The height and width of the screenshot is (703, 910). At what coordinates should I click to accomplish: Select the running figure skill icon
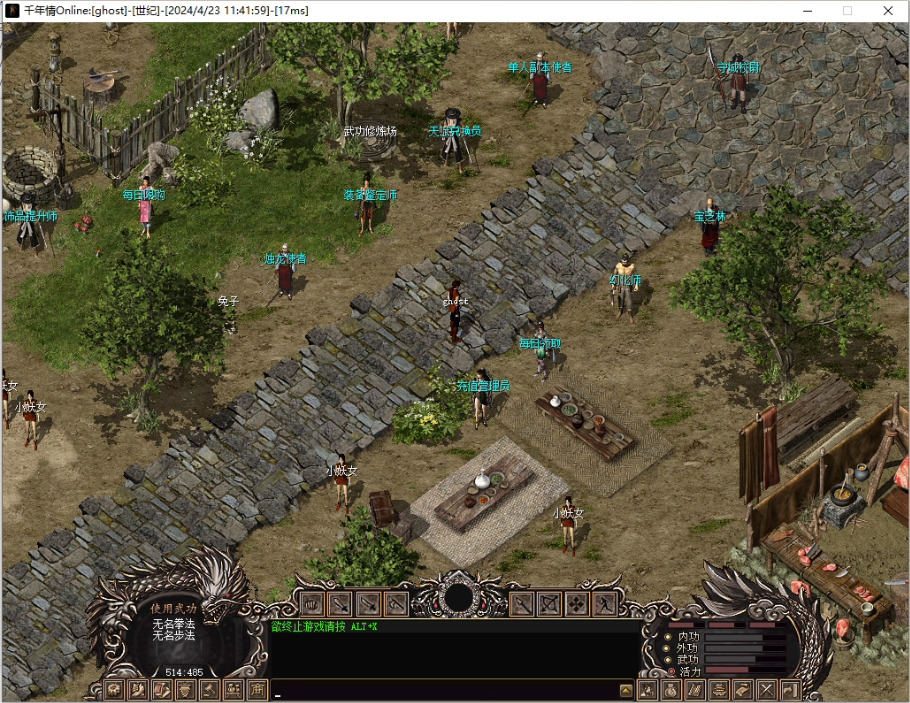(x=604, y=604)
